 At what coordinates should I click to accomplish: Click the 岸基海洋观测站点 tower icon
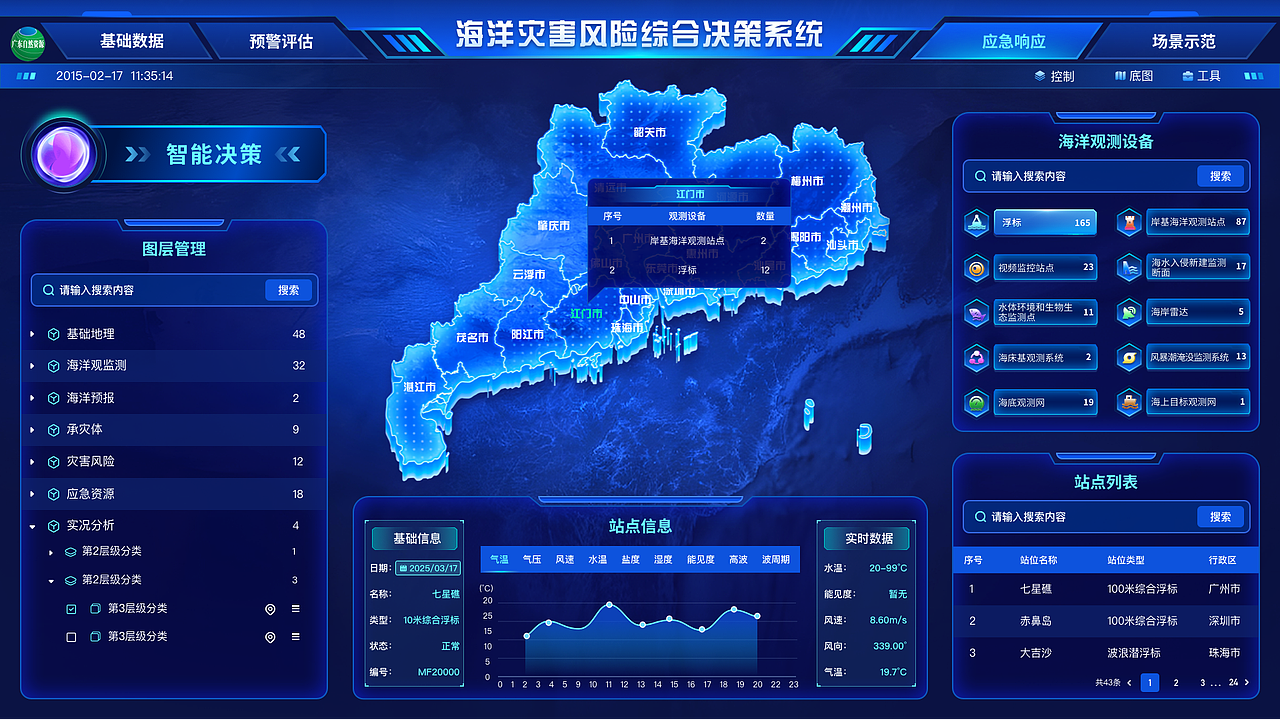pos(1128,222)
